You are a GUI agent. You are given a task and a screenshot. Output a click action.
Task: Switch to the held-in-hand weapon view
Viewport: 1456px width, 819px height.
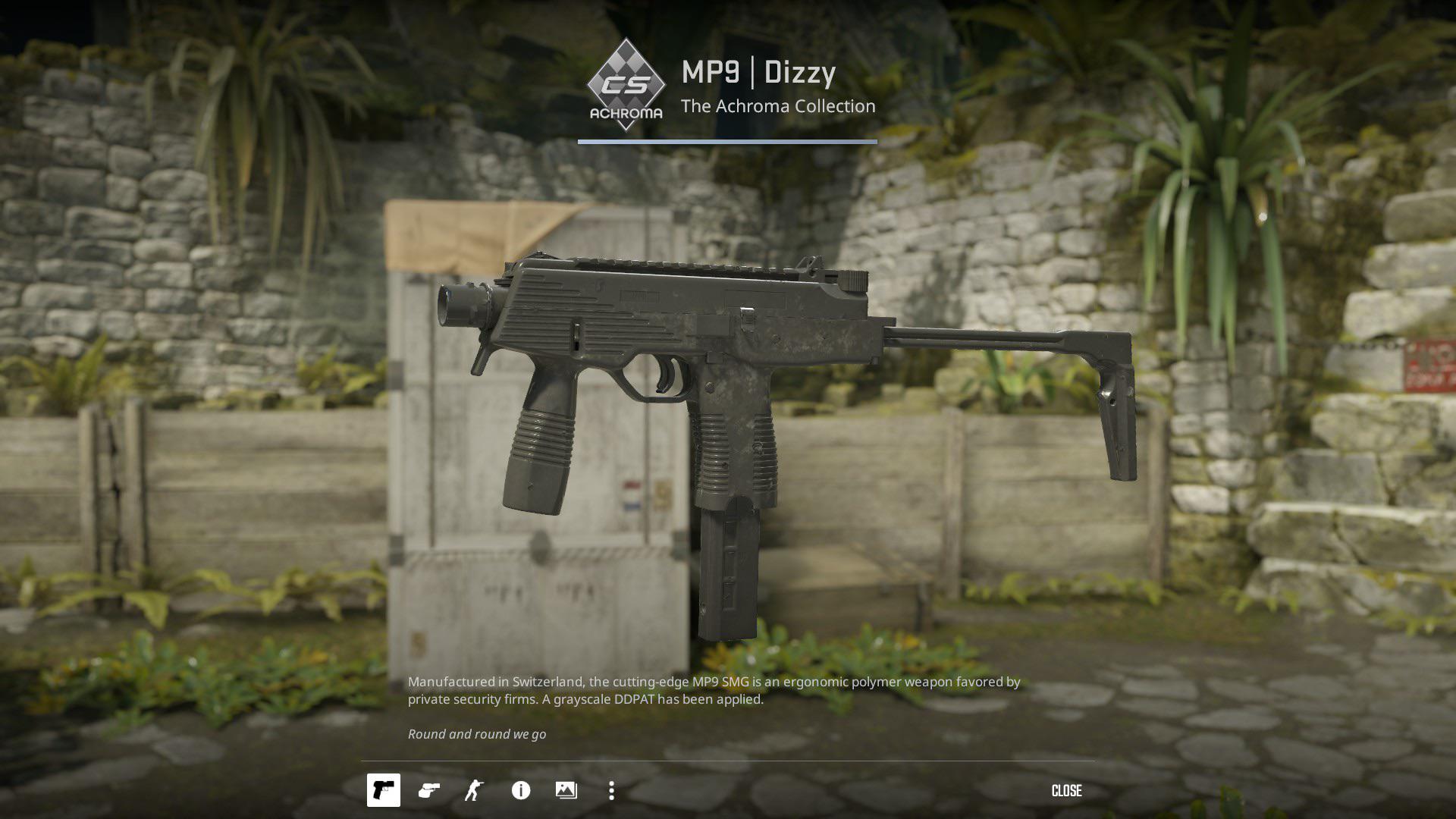point(429,791)
